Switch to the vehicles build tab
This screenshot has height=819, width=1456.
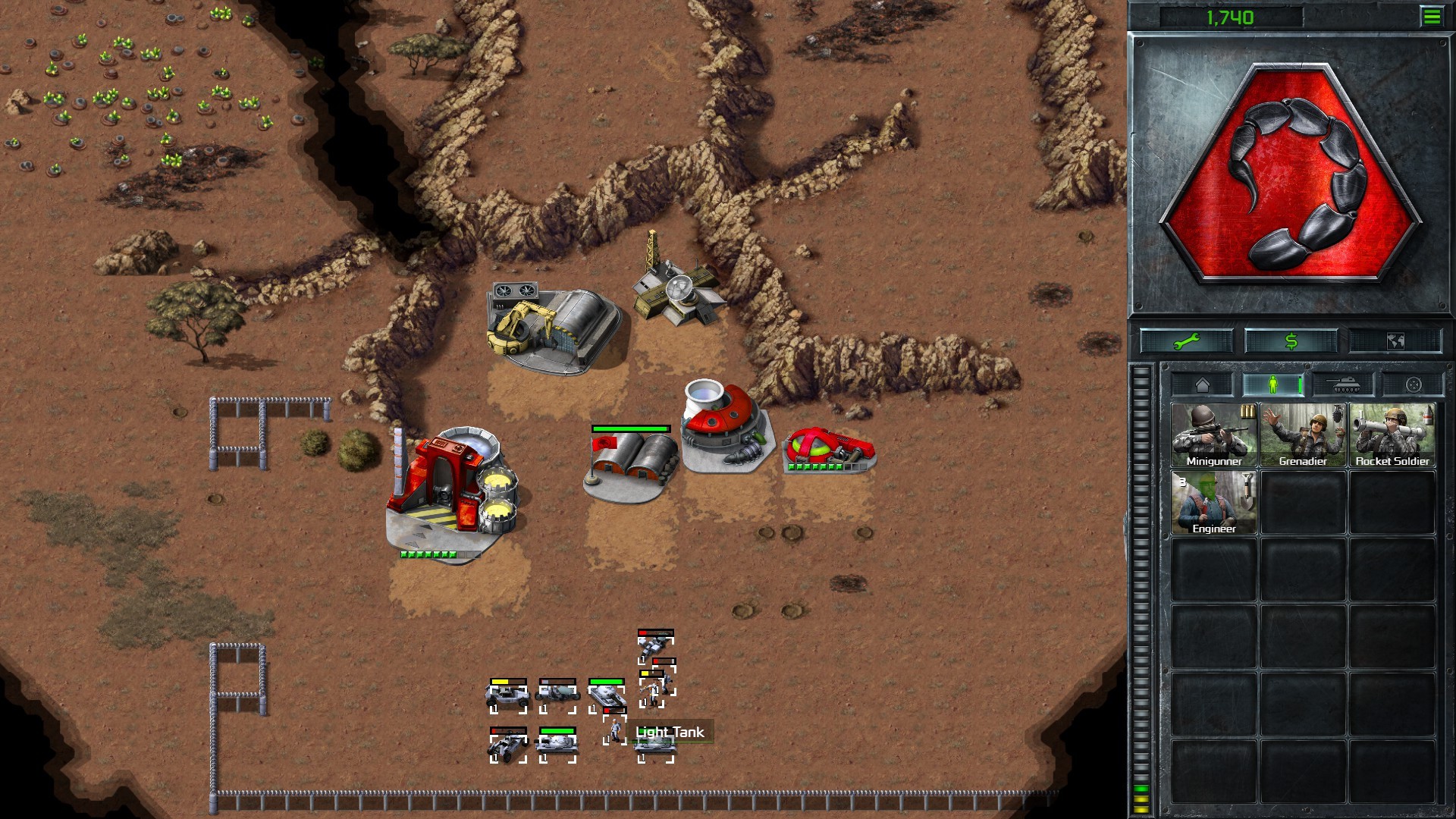tap(1345, 385)
